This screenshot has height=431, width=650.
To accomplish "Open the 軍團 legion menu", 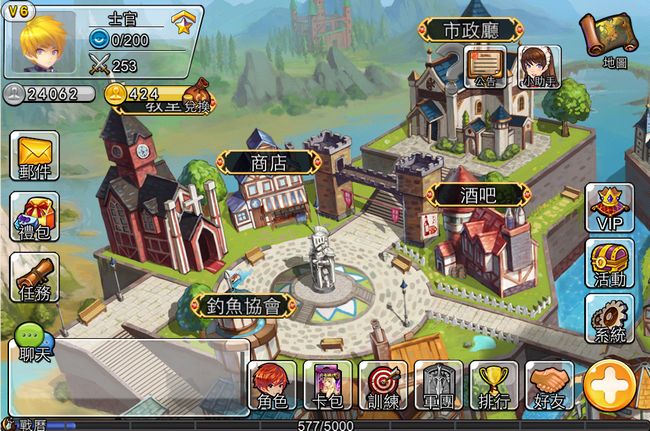I will (439, 387).
